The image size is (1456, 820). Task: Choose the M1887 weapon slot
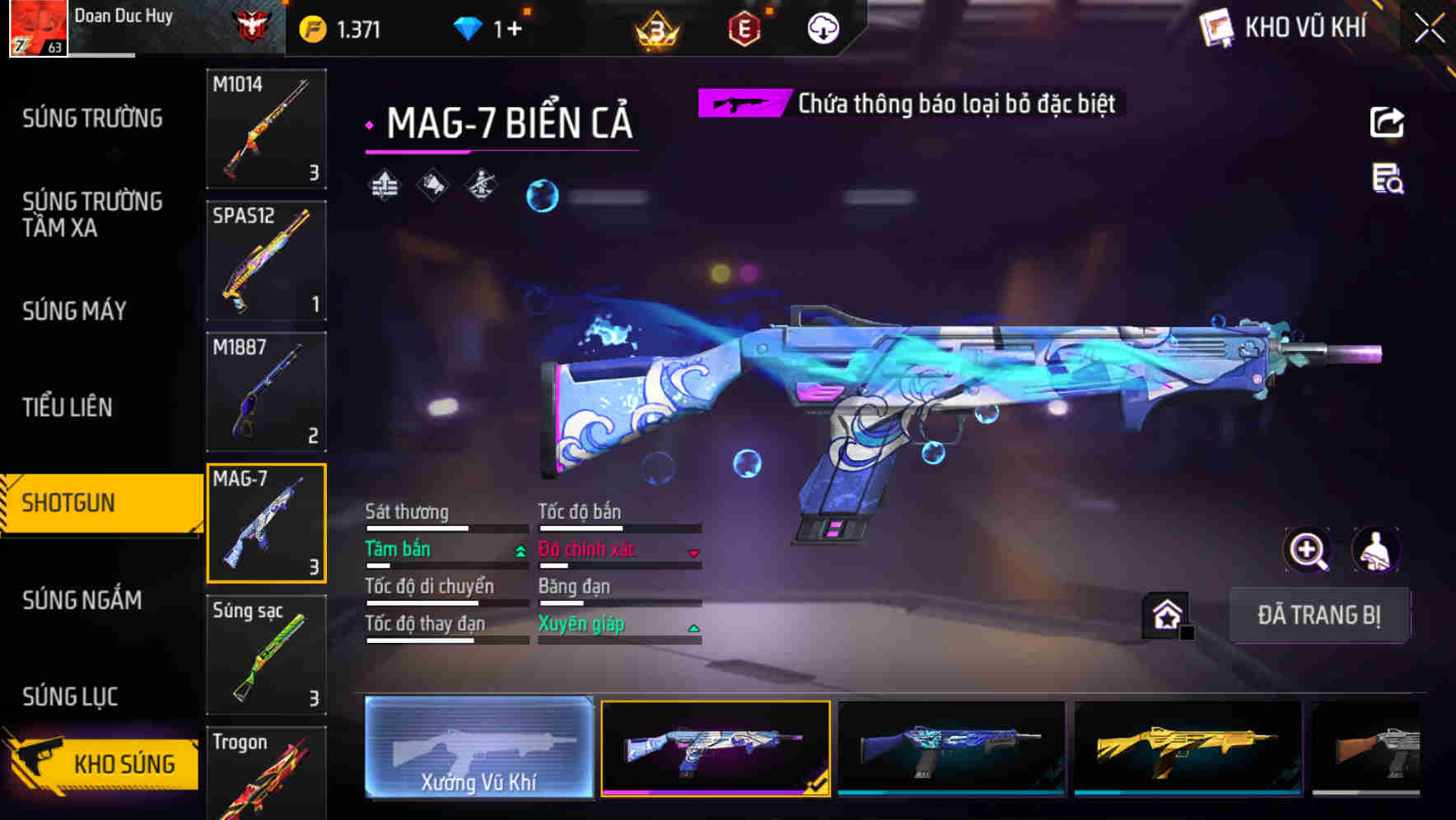[x=266, y=392]
